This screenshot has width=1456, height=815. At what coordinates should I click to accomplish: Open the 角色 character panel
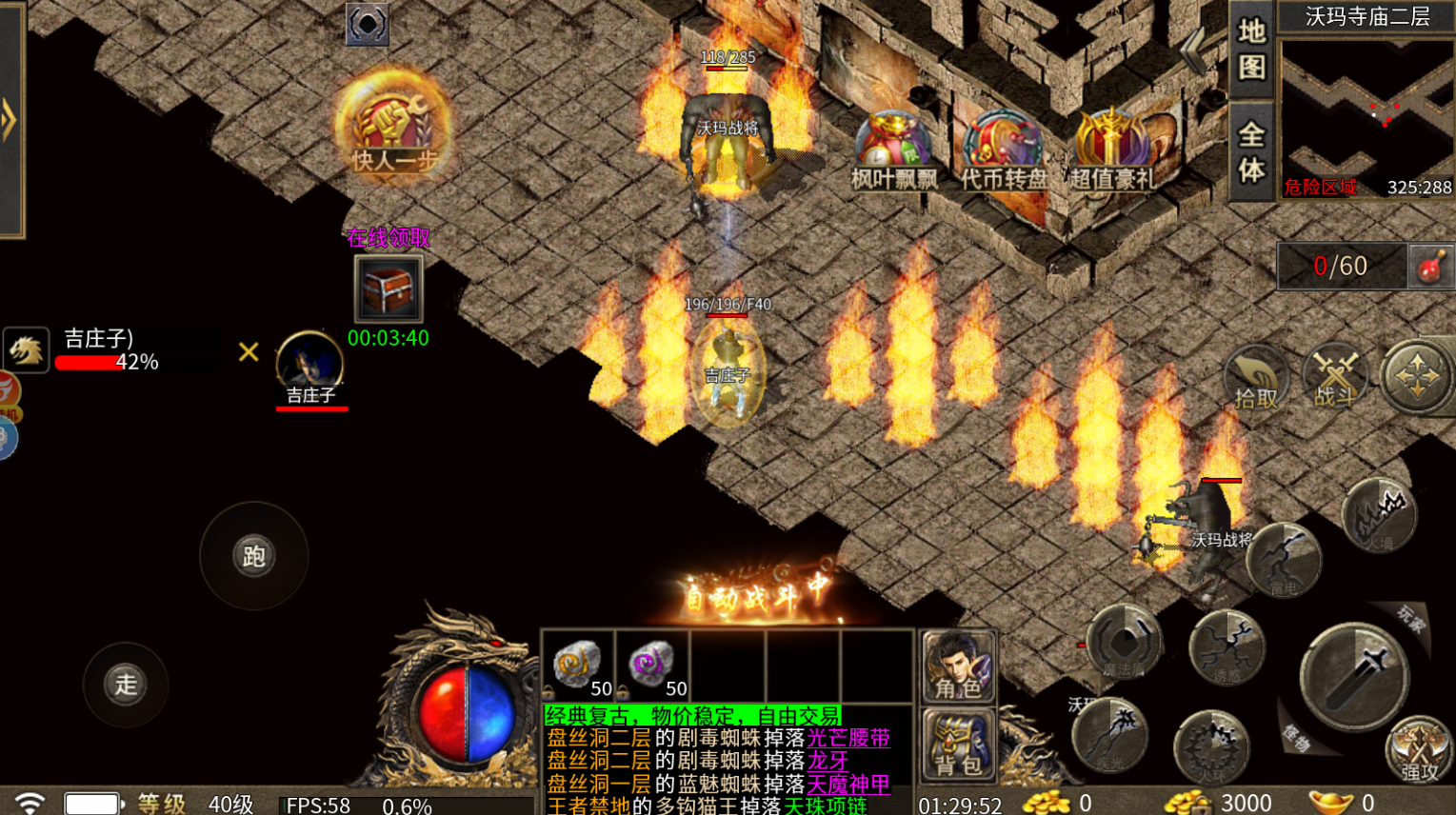[958, 666]
